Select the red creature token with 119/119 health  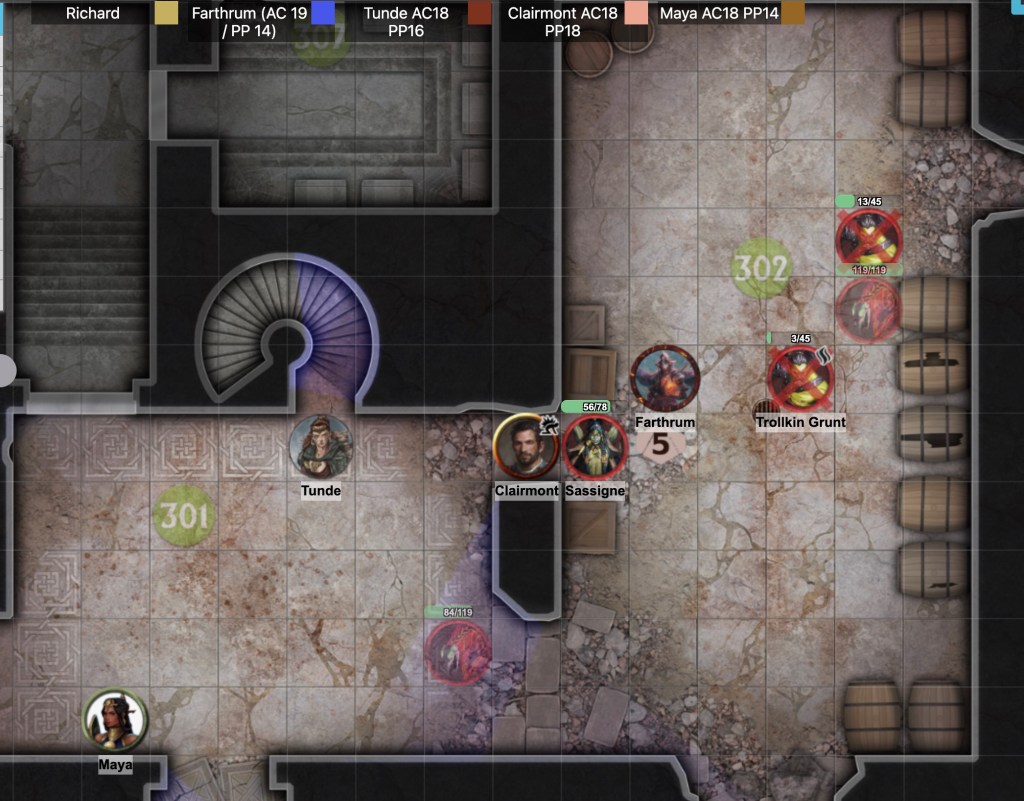pyautogui.click(x=868, y=308)
